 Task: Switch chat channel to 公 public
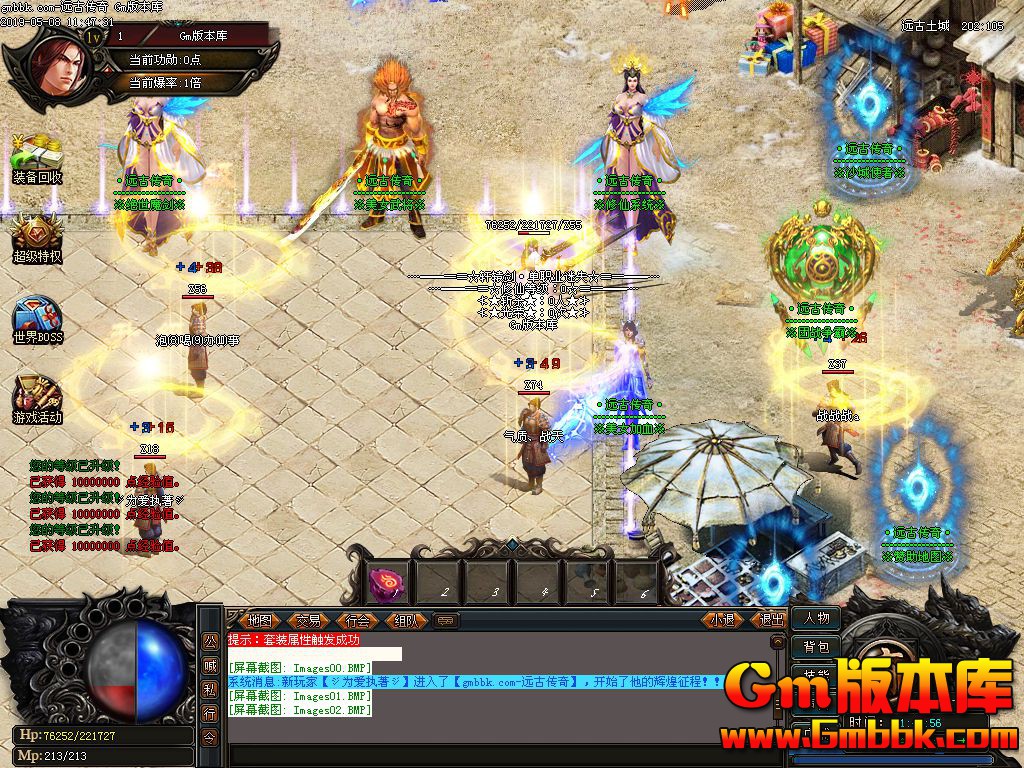click(x=210, y=641)
